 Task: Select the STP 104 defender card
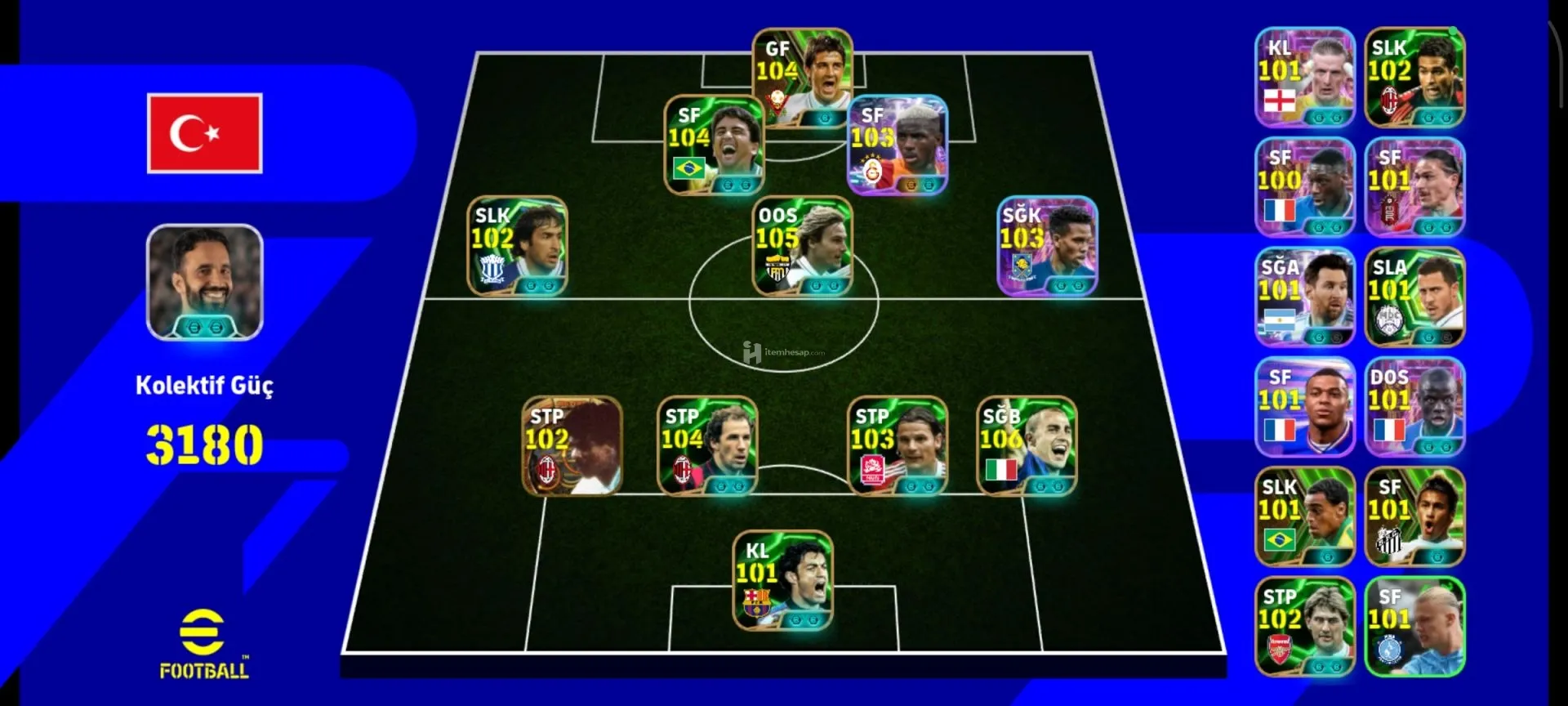click(x=707, y=446)
